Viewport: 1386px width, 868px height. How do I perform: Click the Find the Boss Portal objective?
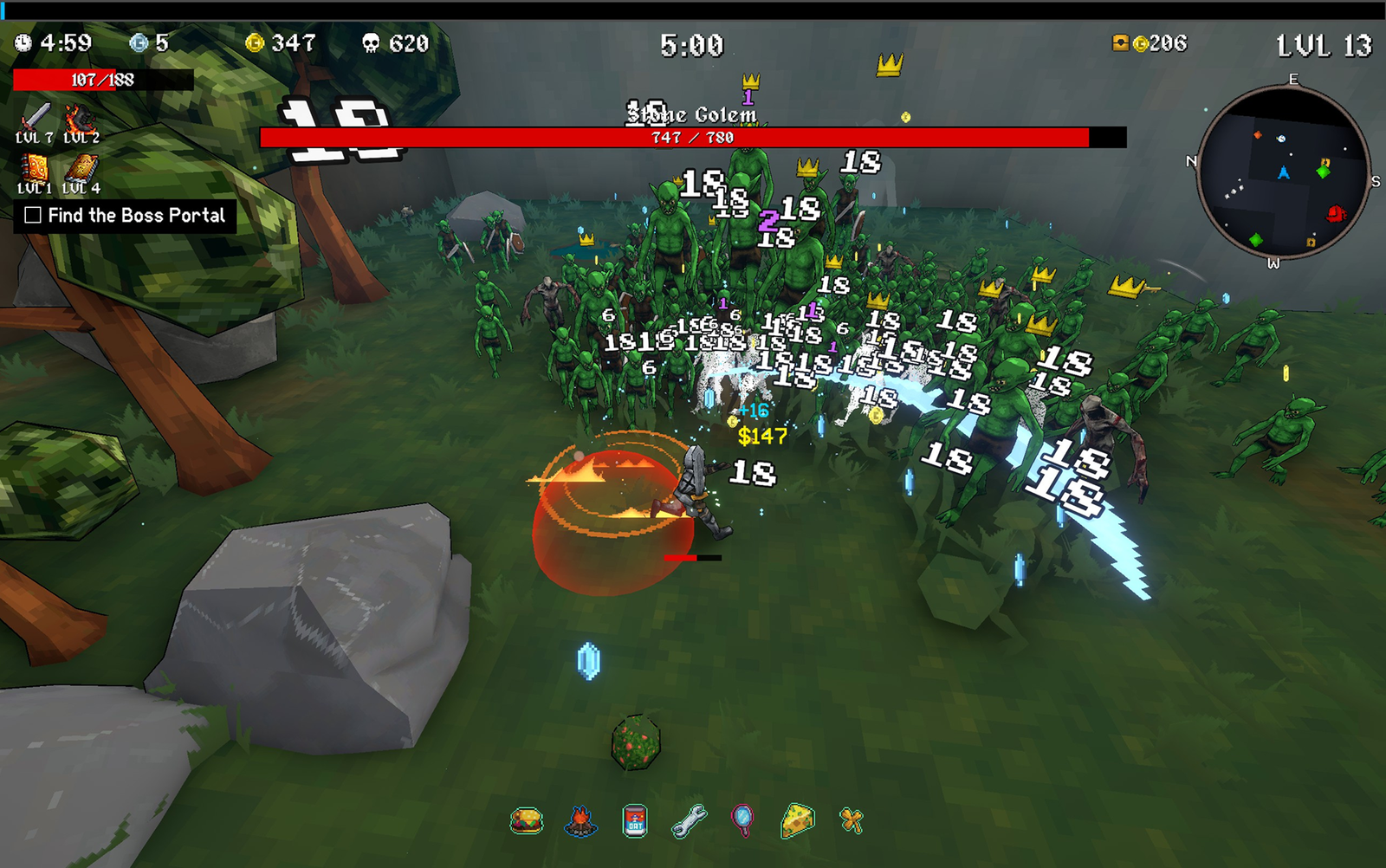click(126, 216)
